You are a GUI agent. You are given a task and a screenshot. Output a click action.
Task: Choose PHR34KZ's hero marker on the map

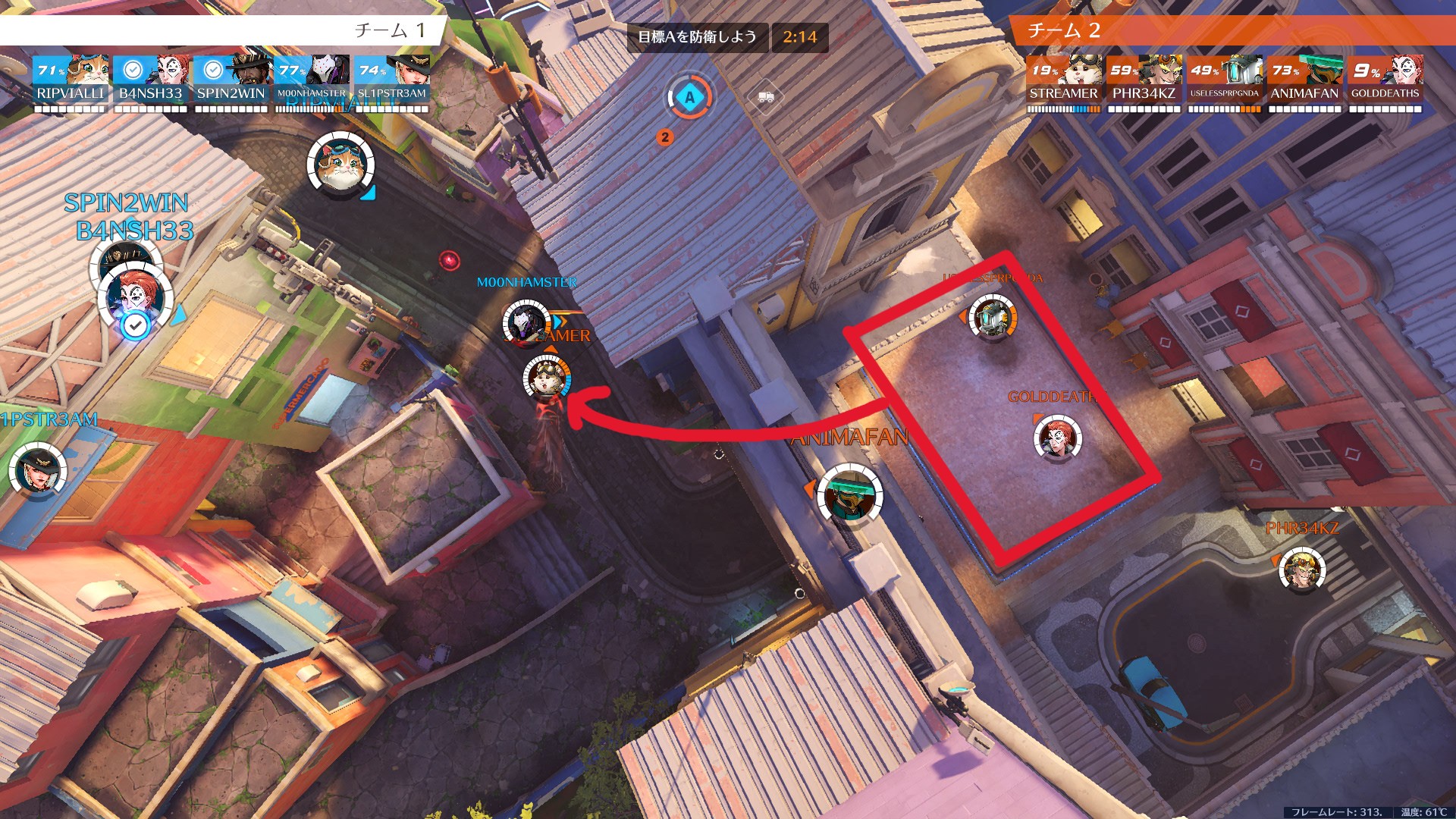click(1302, 571)
